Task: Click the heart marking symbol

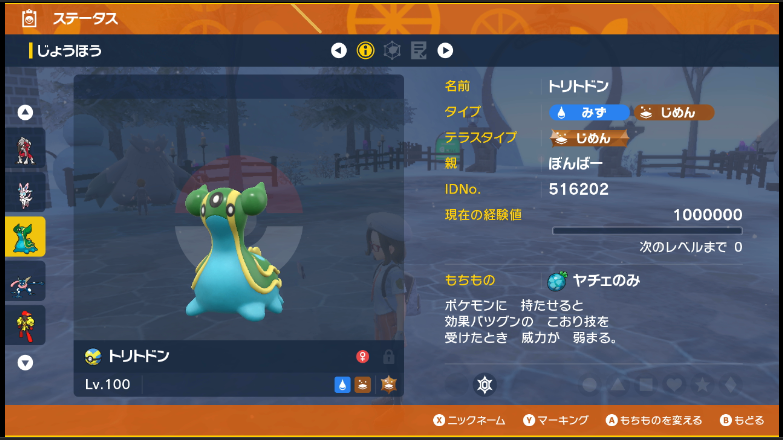Action: [676, 384]
